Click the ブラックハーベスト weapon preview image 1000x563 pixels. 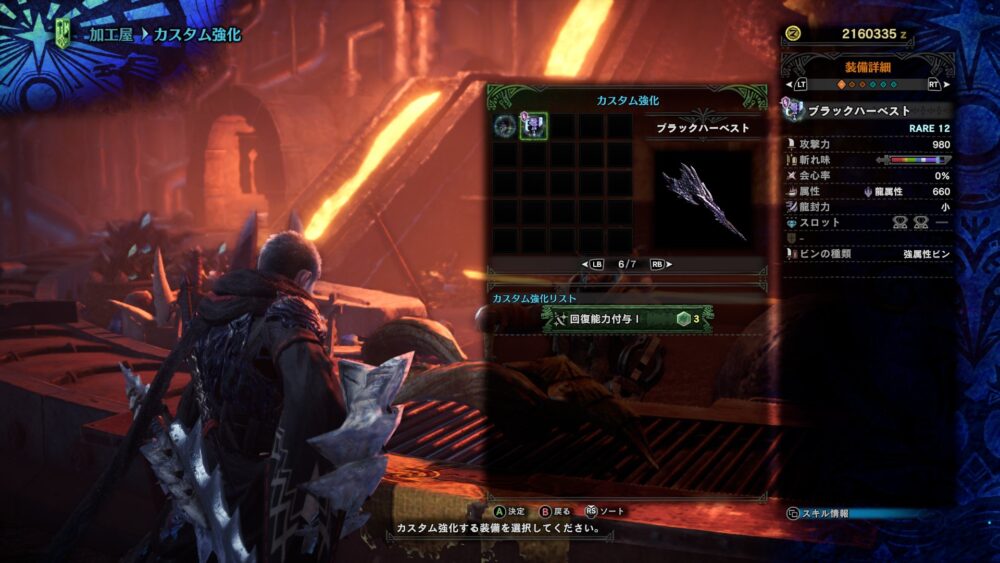(704, 201)
